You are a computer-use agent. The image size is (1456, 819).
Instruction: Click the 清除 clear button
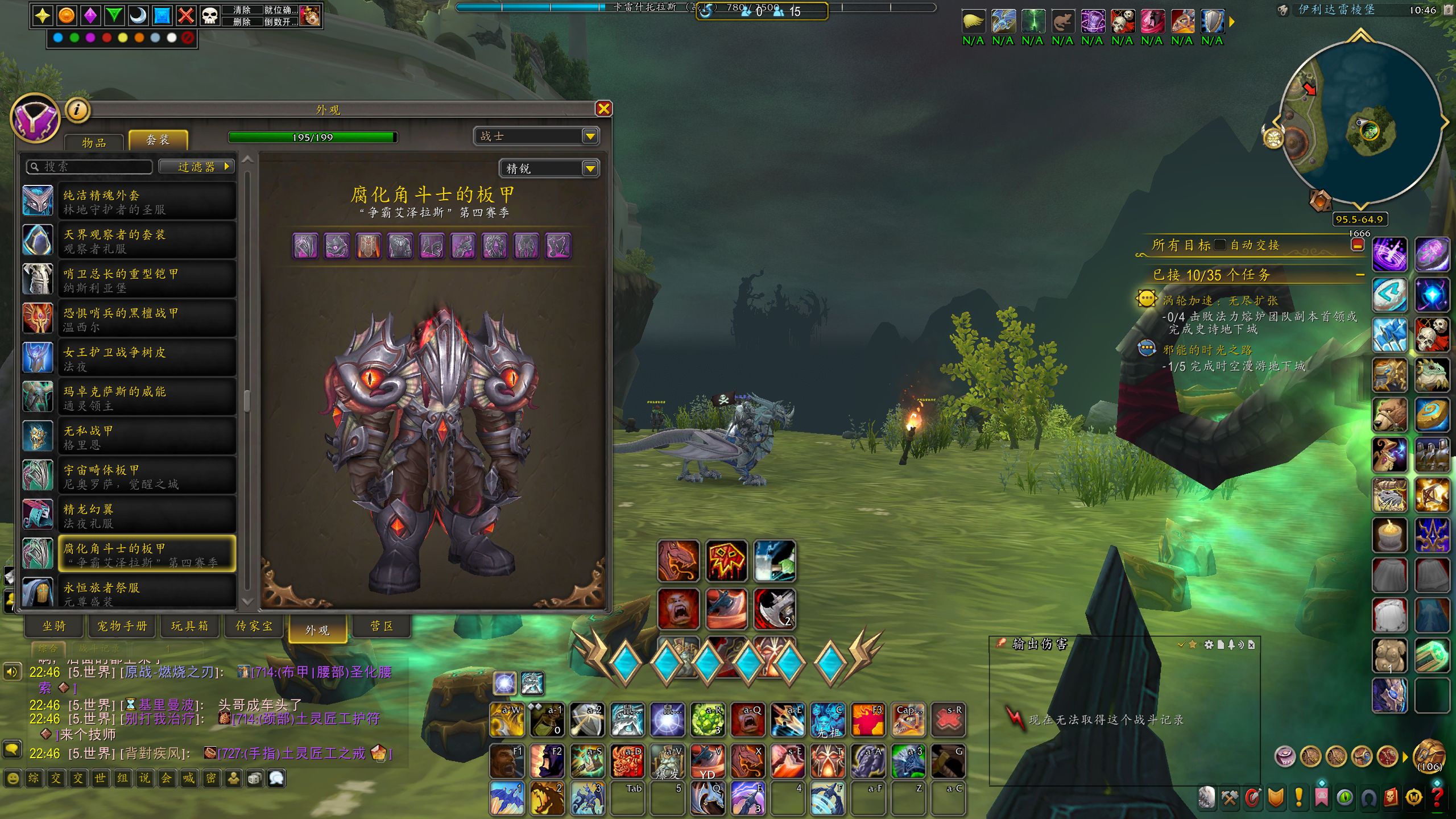(242, 10)
